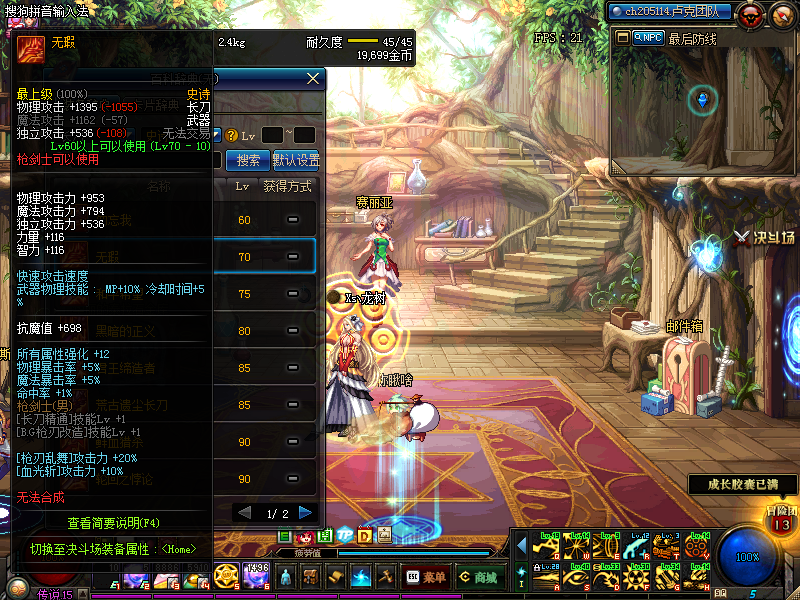Close the equipment dictionary window
The image size is (800, 600).
point(313,78)
